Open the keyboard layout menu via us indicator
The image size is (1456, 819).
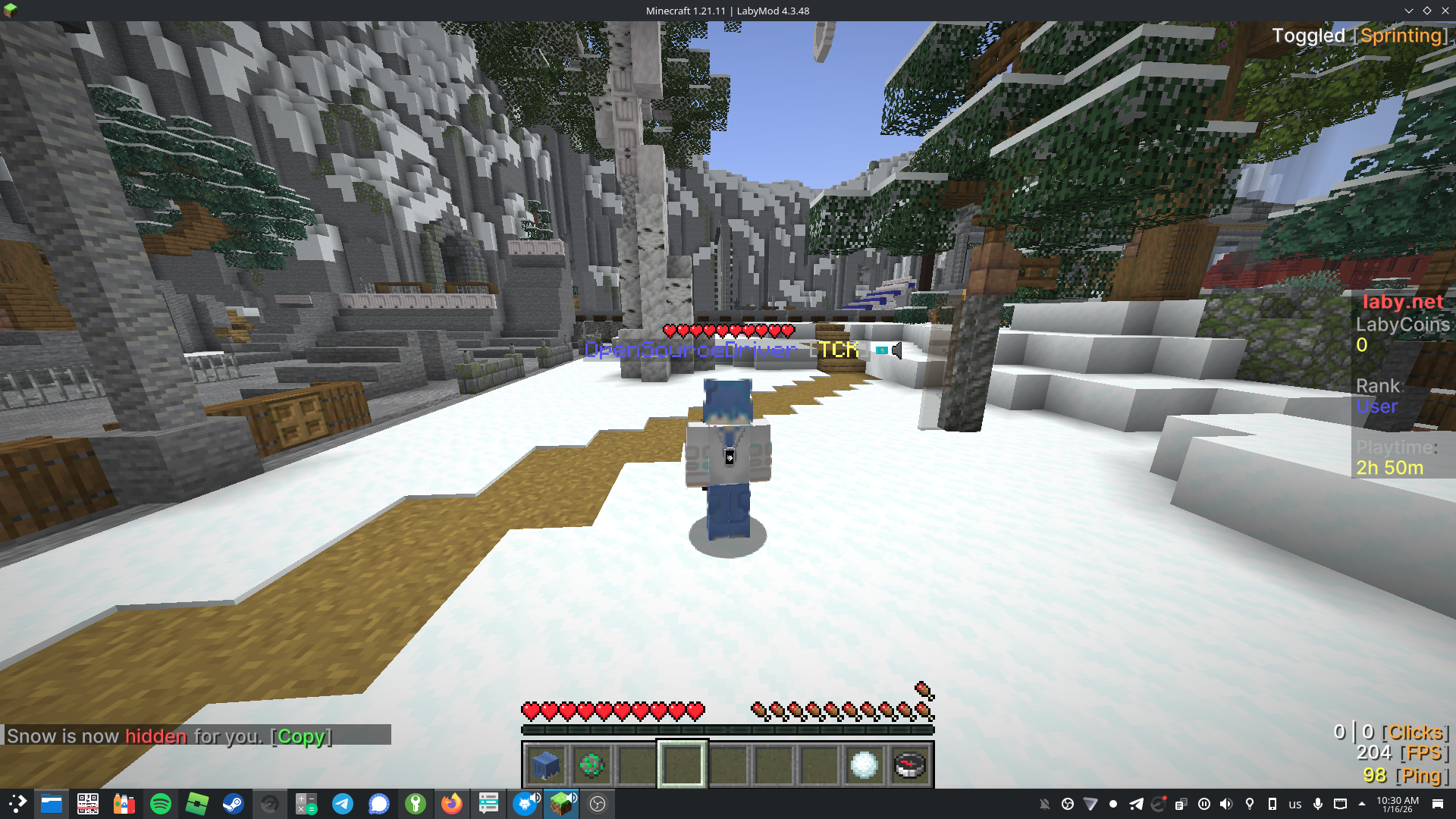[1294, 804]
